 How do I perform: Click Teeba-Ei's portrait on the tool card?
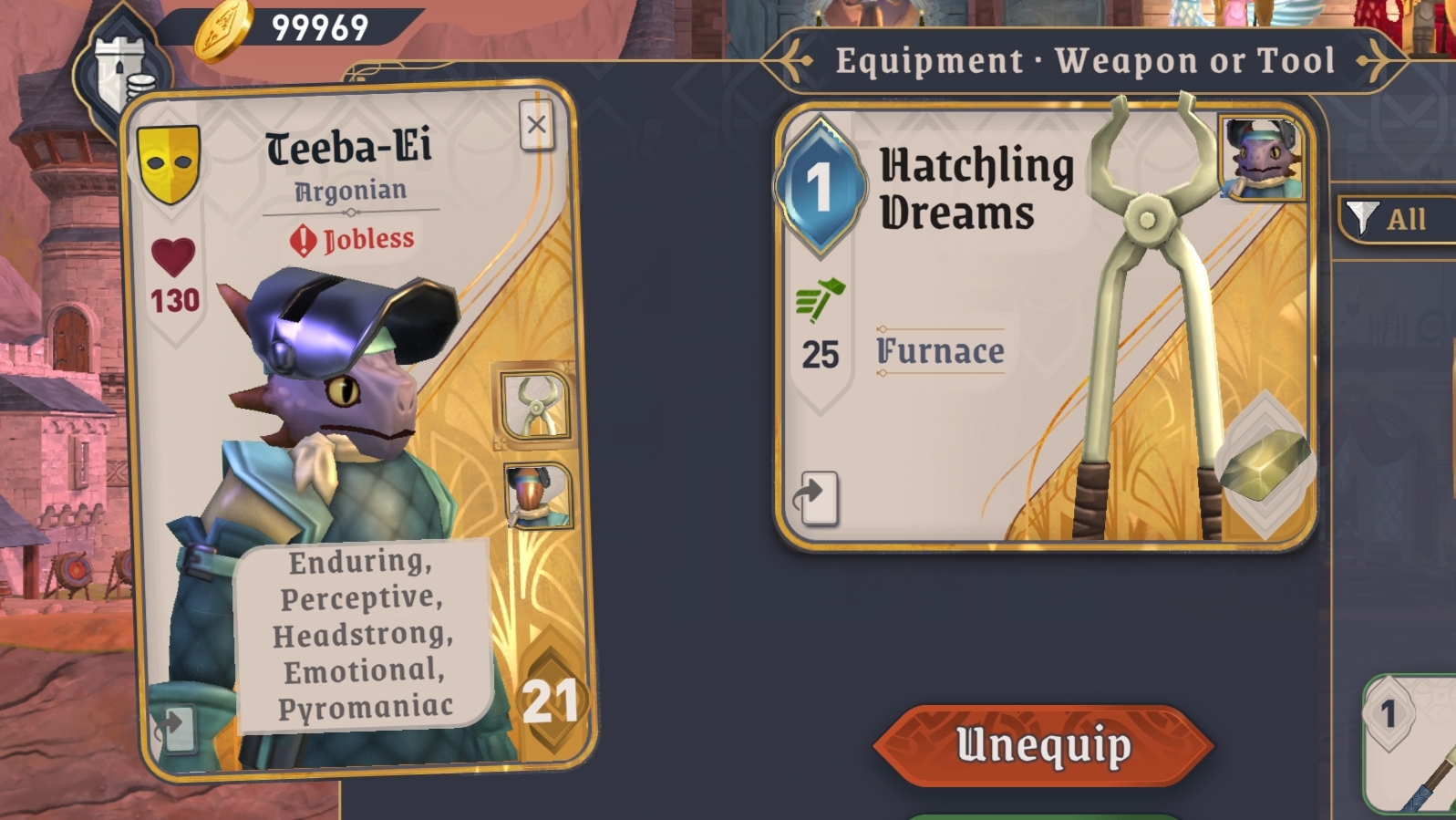point(1262,158)
